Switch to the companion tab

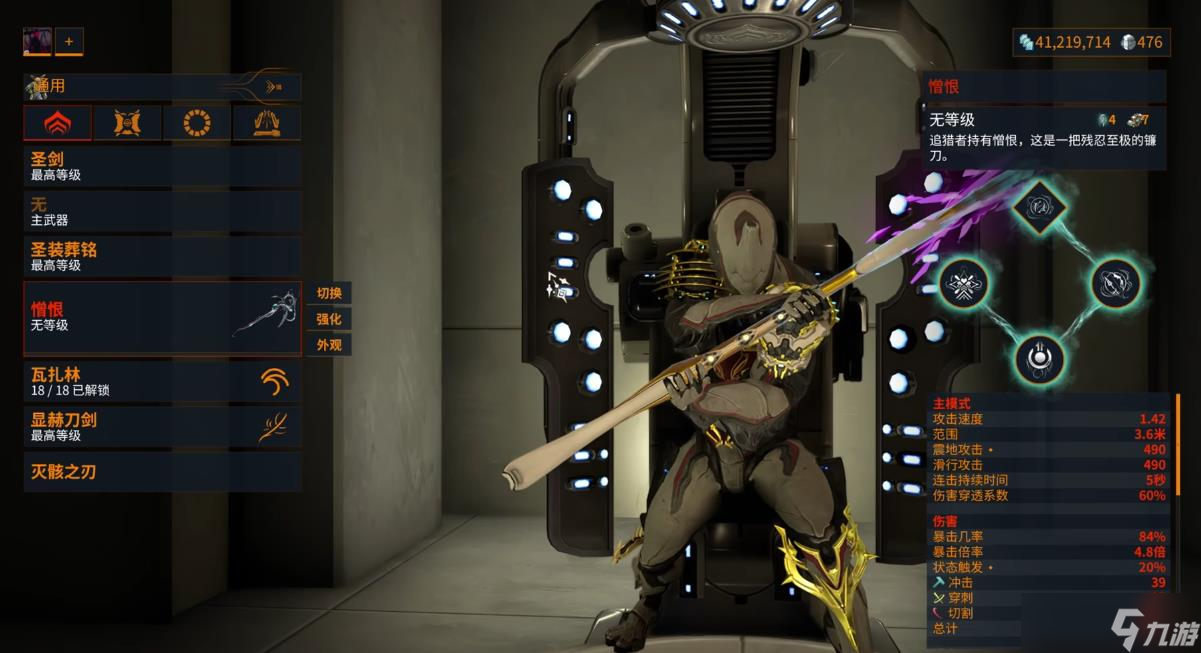click(127, 123)
